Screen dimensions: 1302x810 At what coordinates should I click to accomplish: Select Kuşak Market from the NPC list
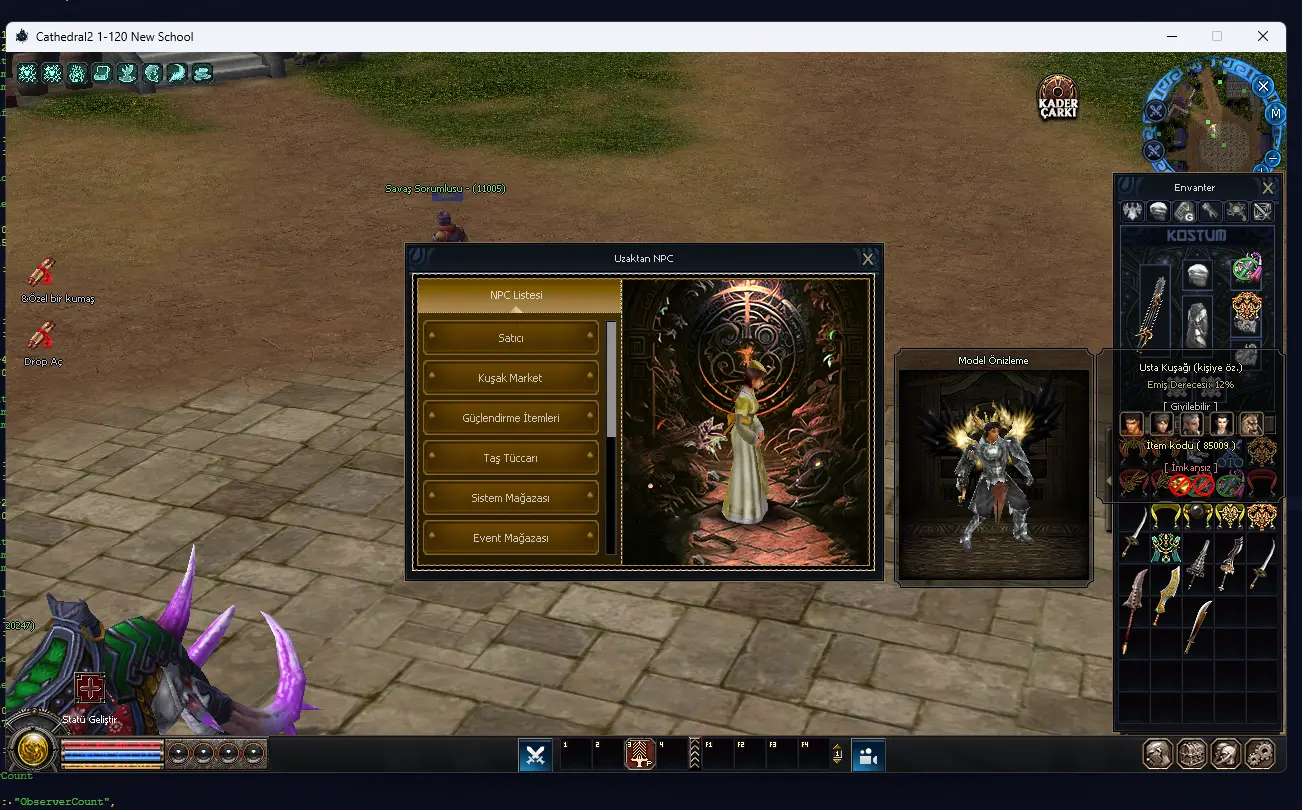click(x=511, y=378)
